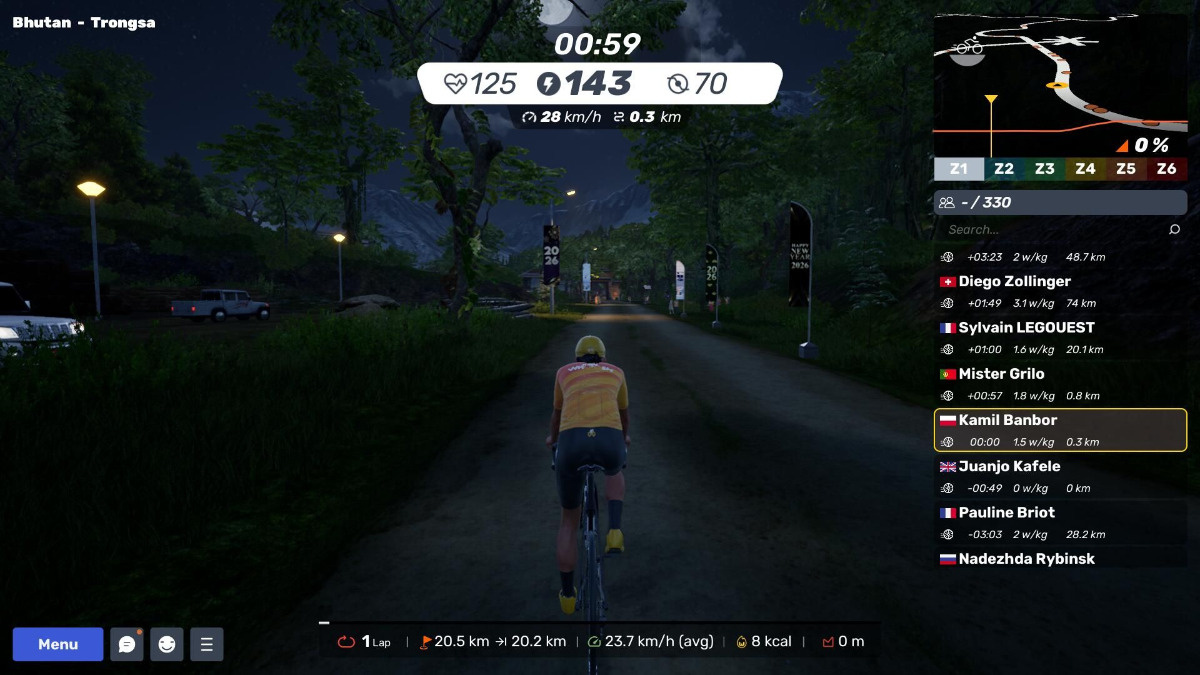Click the rider count 330 header

point(1060,202)
